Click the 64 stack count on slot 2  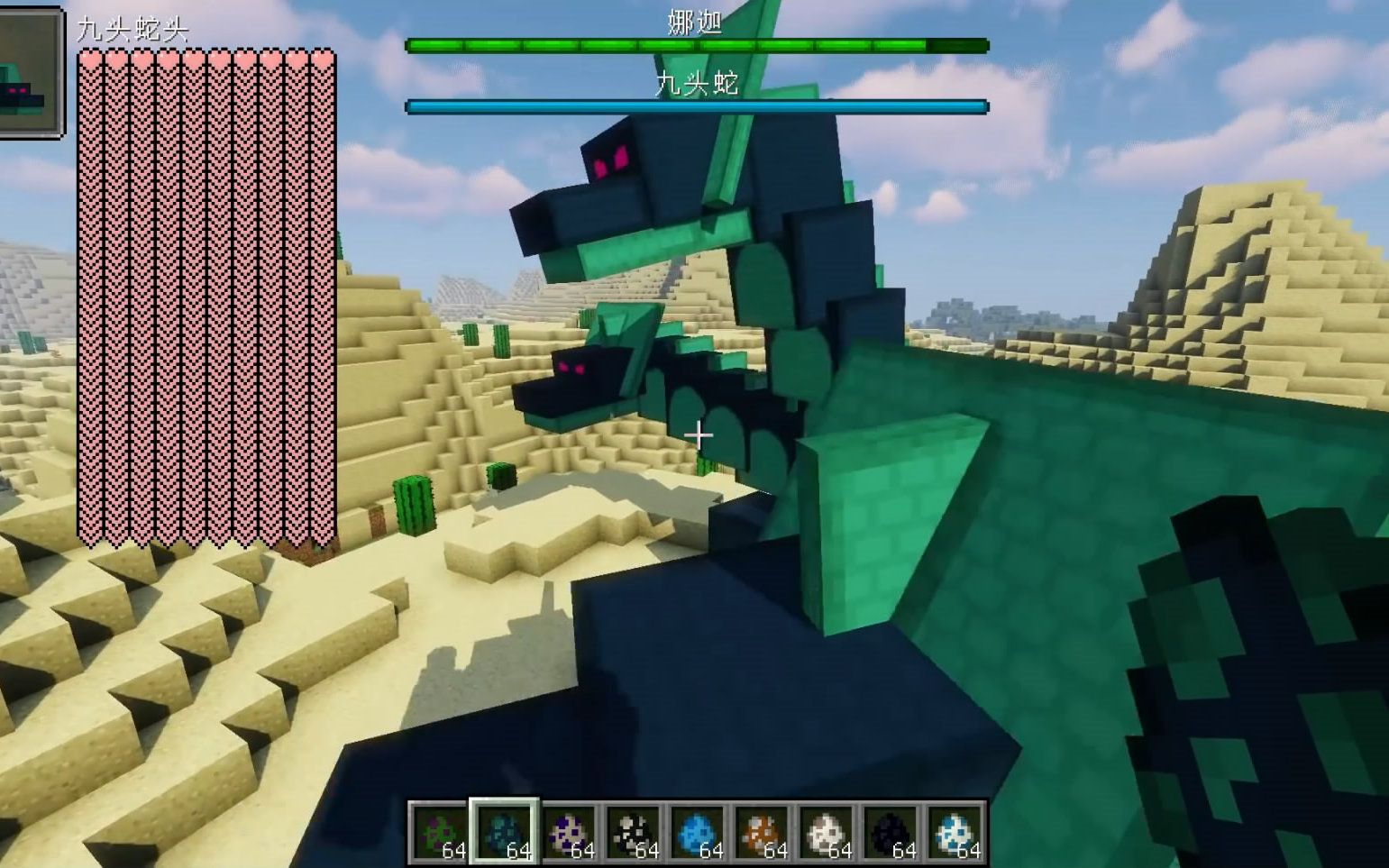click(521, 851)
